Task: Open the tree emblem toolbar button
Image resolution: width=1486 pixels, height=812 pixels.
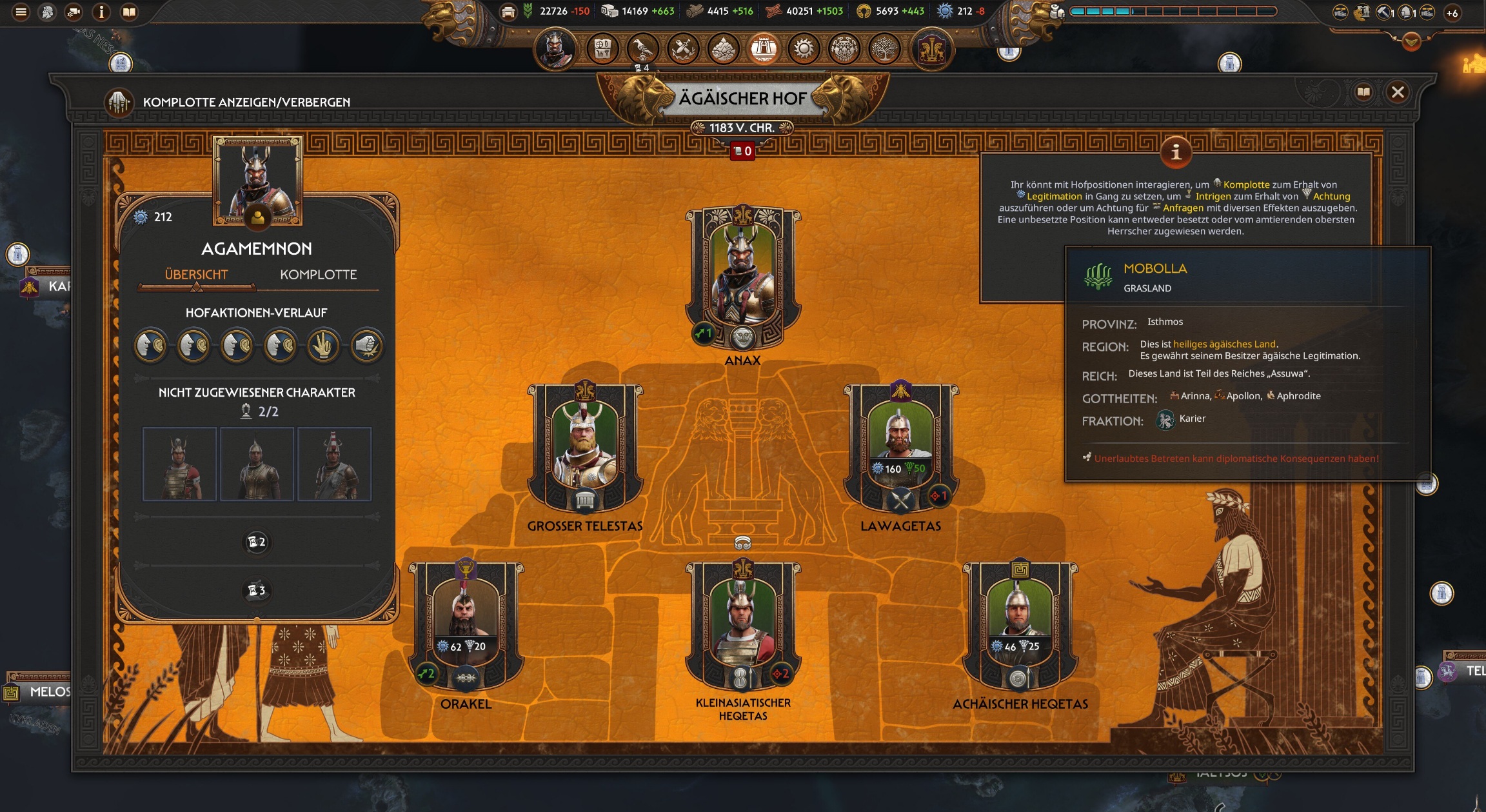Action: (x=884, y=49)
